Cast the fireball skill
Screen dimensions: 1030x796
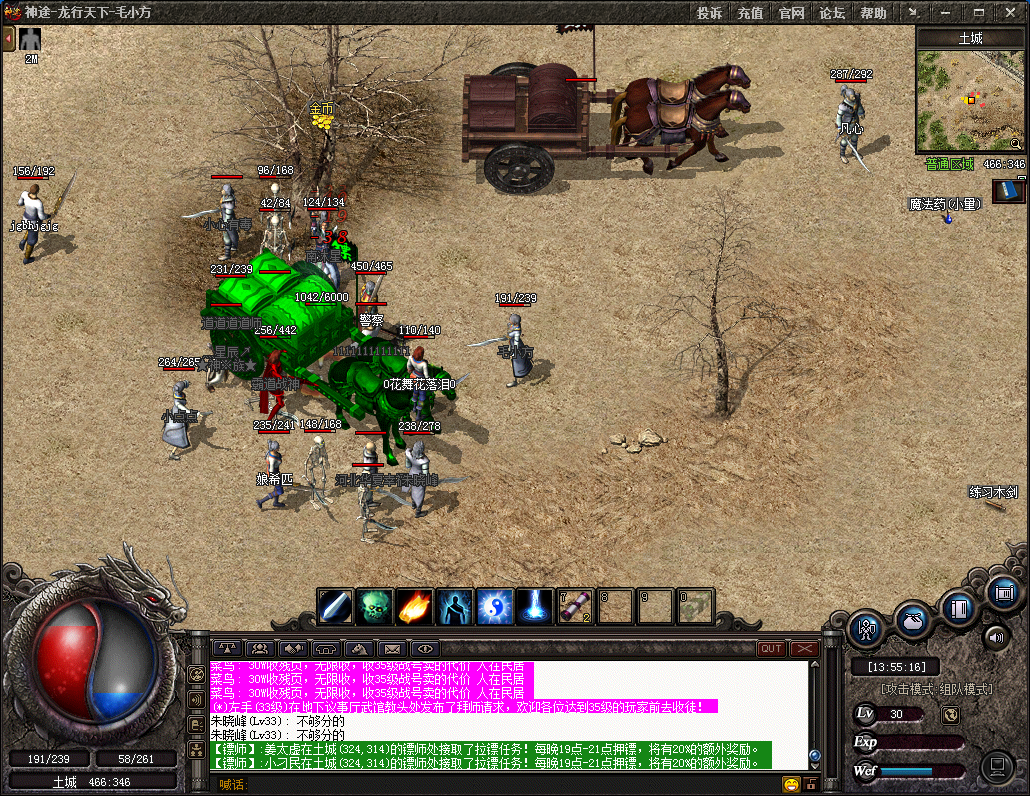coord(415,606)
